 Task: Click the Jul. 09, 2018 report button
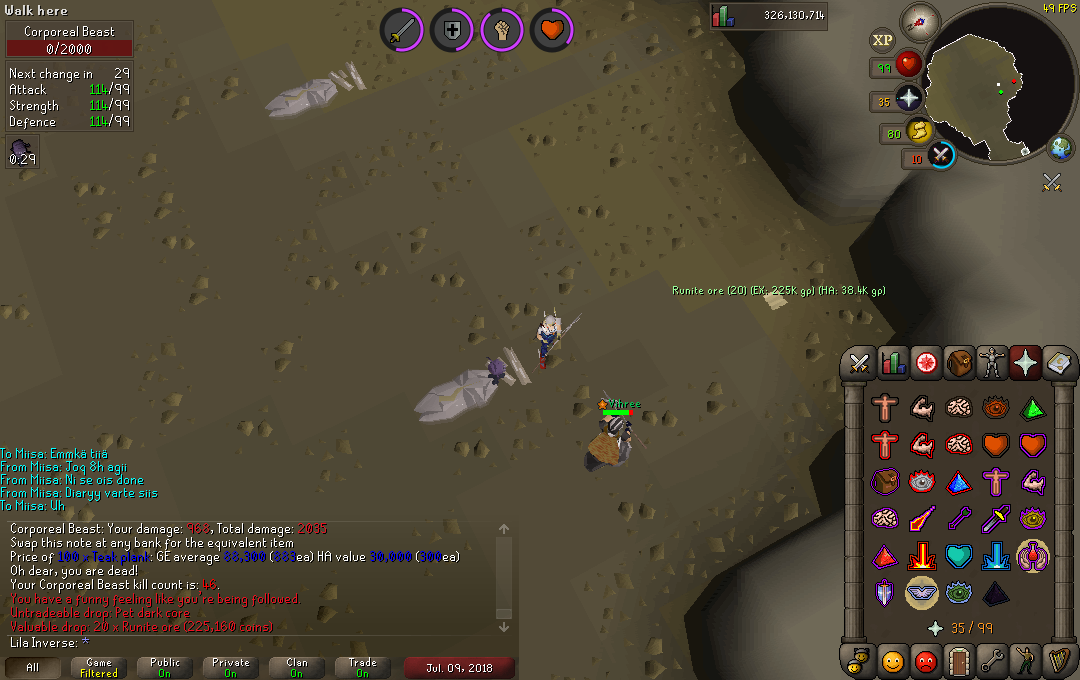click(459, 667)
